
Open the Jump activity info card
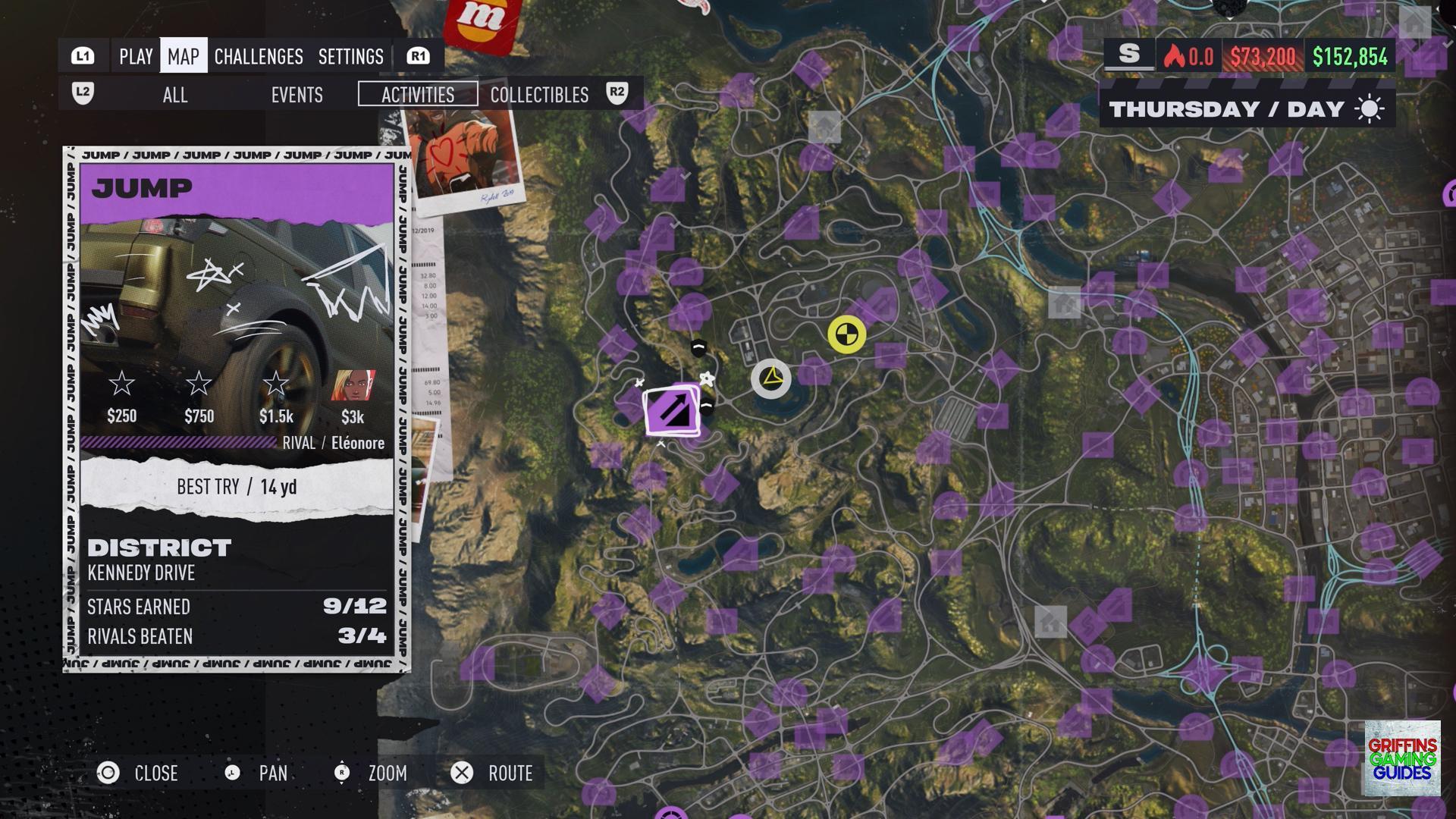pyautogui.click(x=237, y=409)
